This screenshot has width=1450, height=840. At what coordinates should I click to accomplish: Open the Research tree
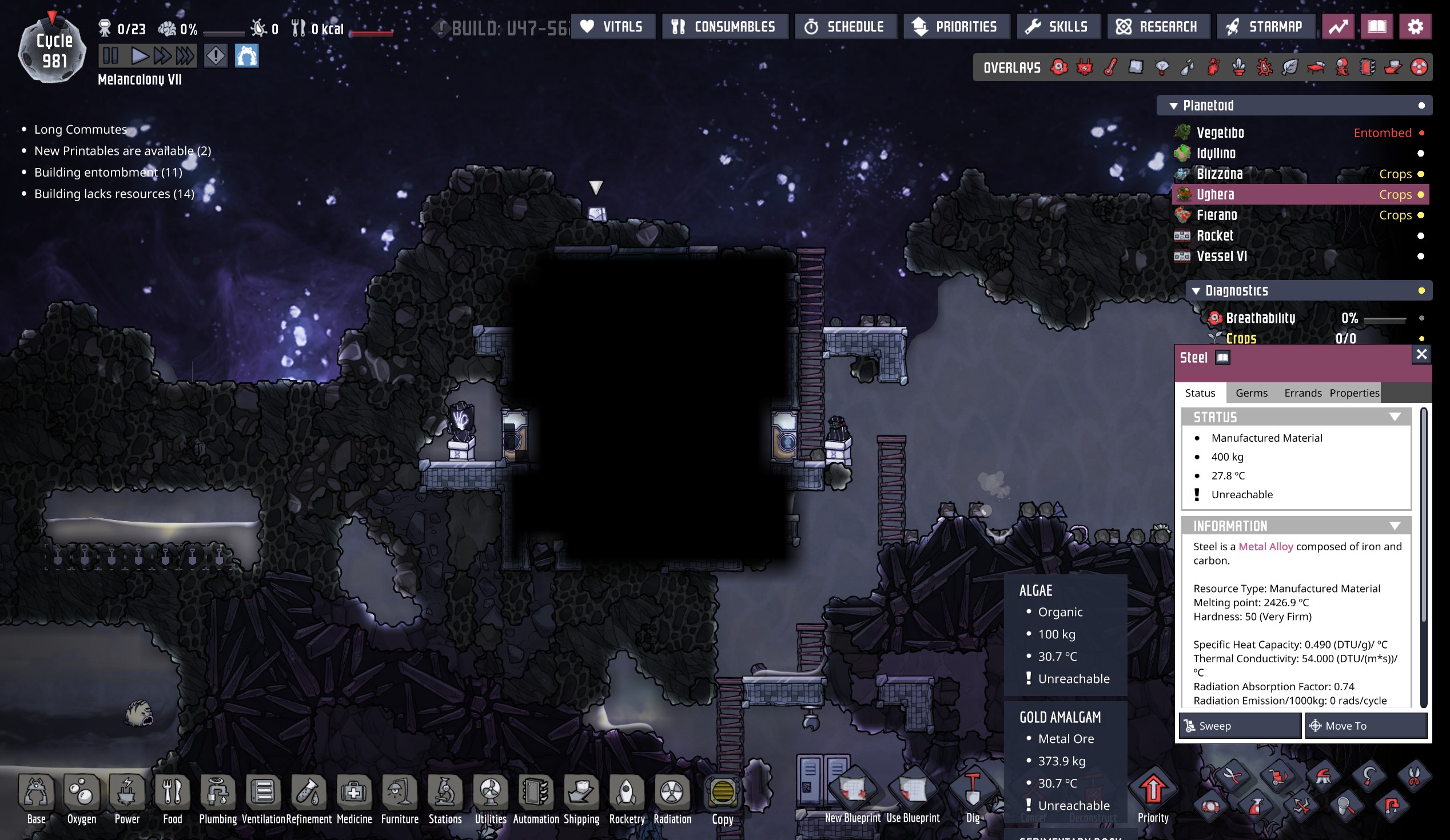pyautogui.click(x=1158, y=26)
